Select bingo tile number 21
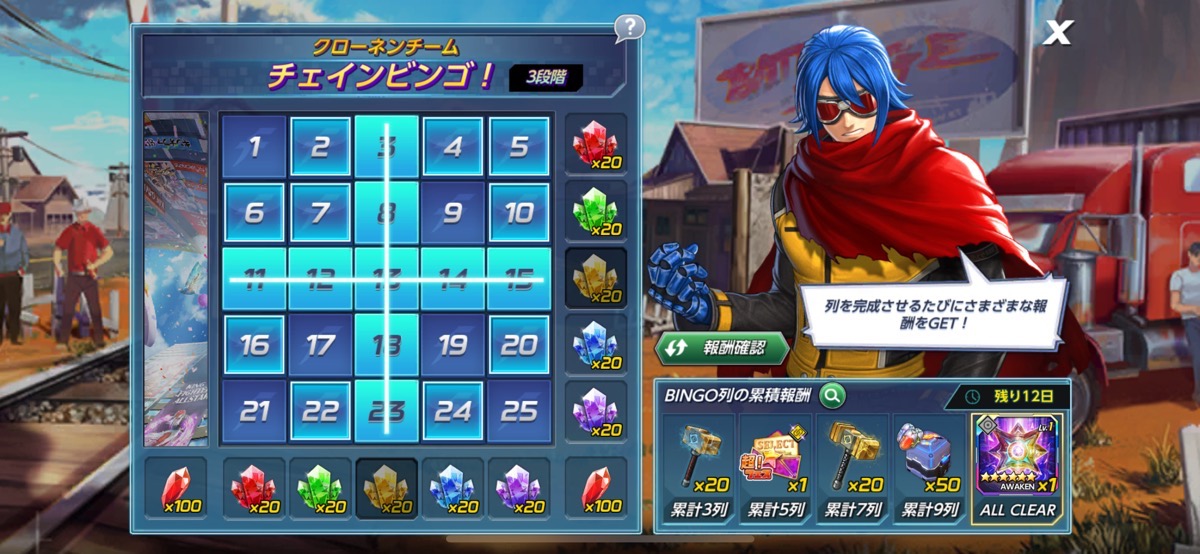This screenshot has width=1200, height=554. (254, 411)
